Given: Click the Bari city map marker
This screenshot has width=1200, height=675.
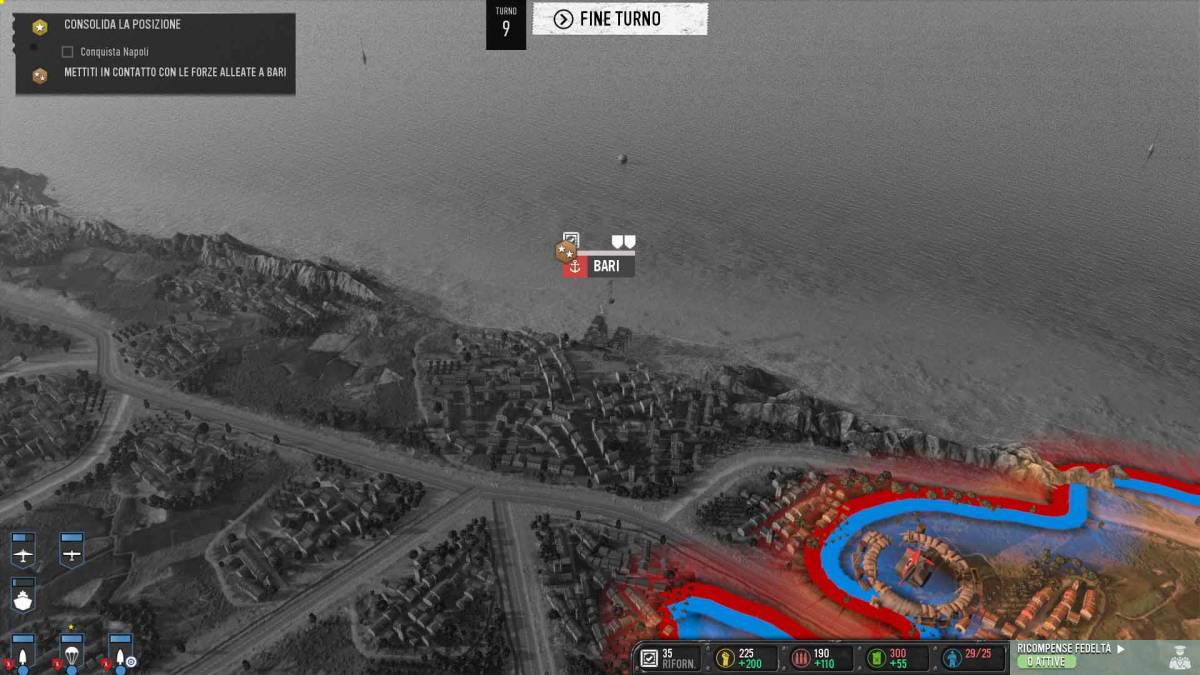Looking at the screenshot, I should (x=599, y=266).
